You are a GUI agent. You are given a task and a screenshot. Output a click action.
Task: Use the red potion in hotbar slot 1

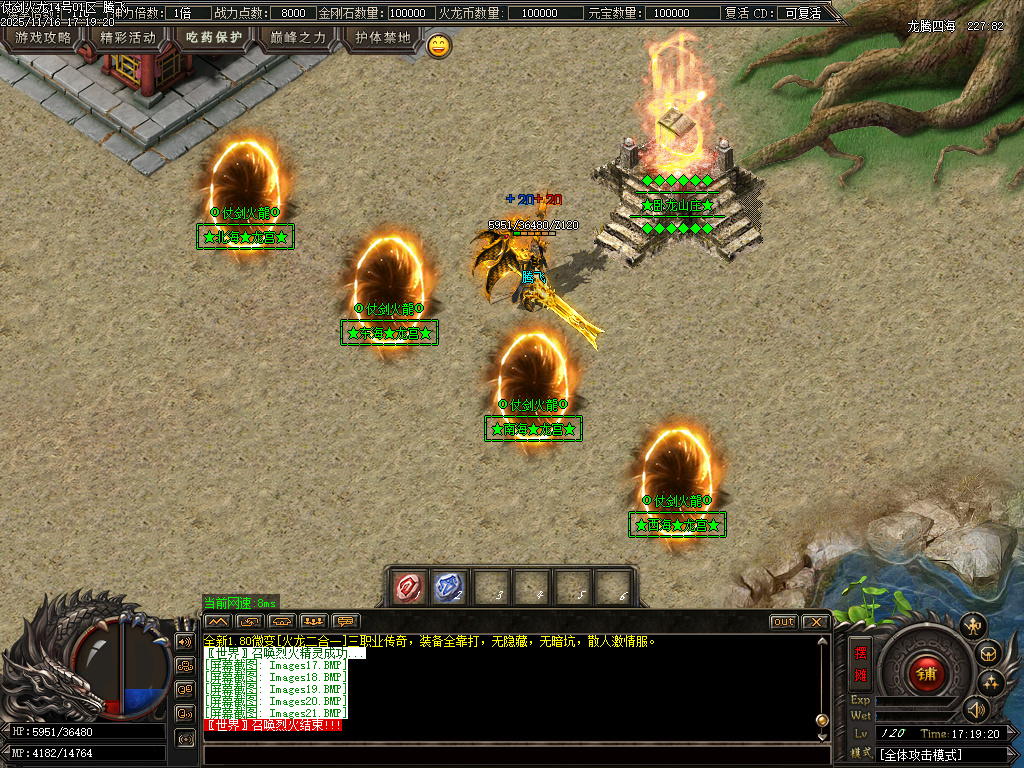[x=410, y=588]
